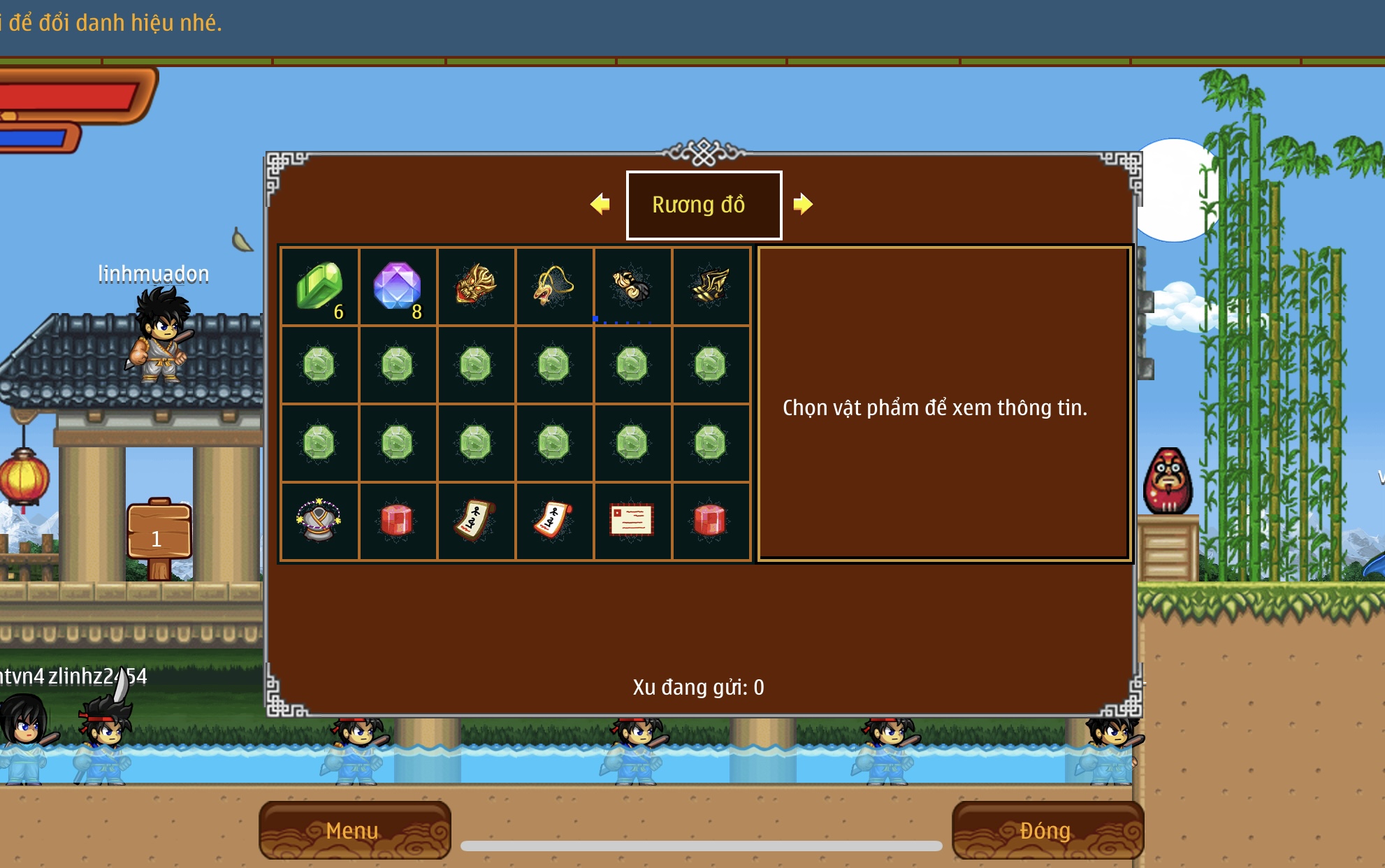This screenshot has height=868, width=1385.
Task: Select the purple gem stack of 8
Action: tap(398, 287)
